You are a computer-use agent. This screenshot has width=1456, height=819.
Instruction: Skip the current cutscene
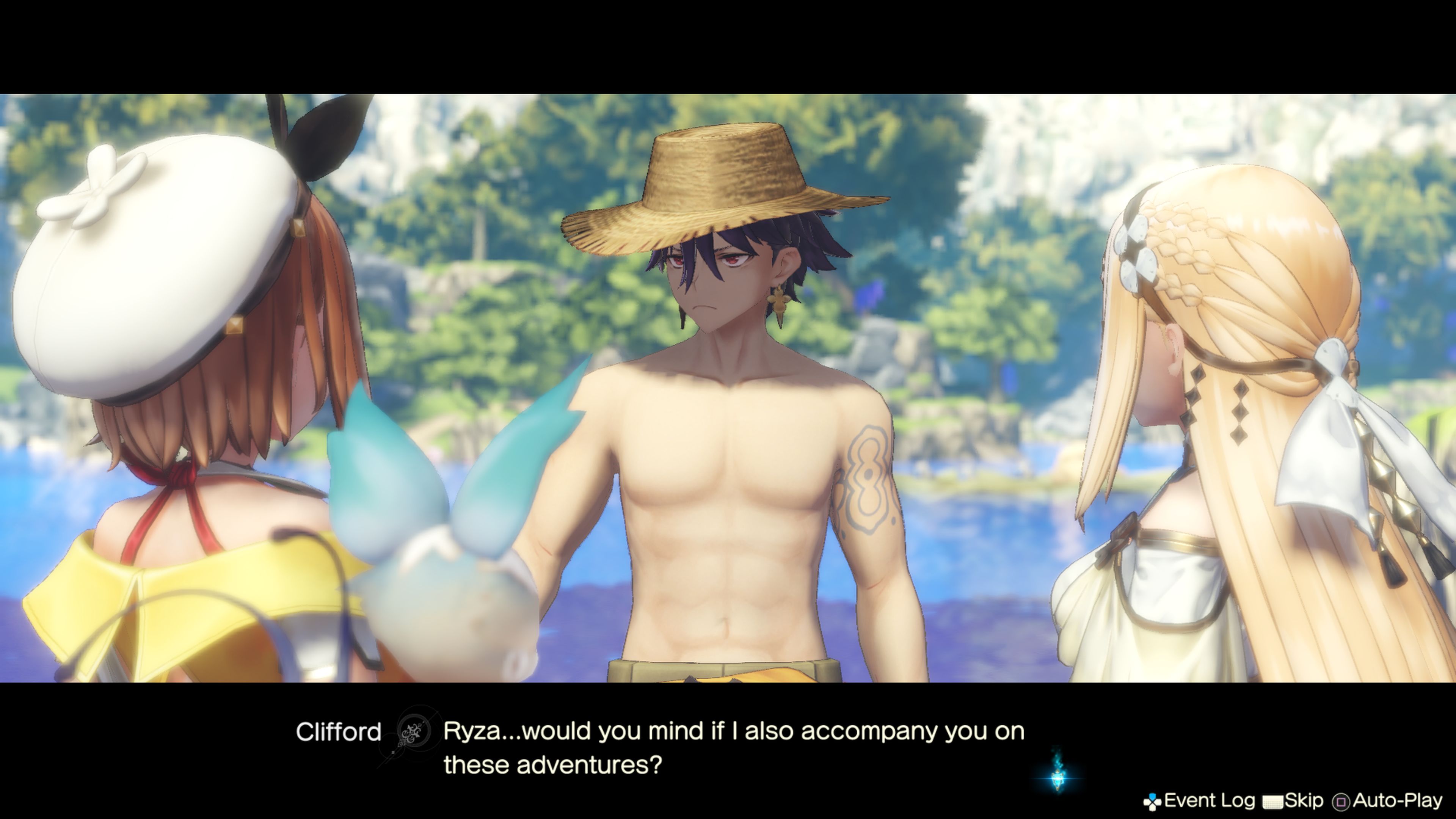tap(1293, 800)
